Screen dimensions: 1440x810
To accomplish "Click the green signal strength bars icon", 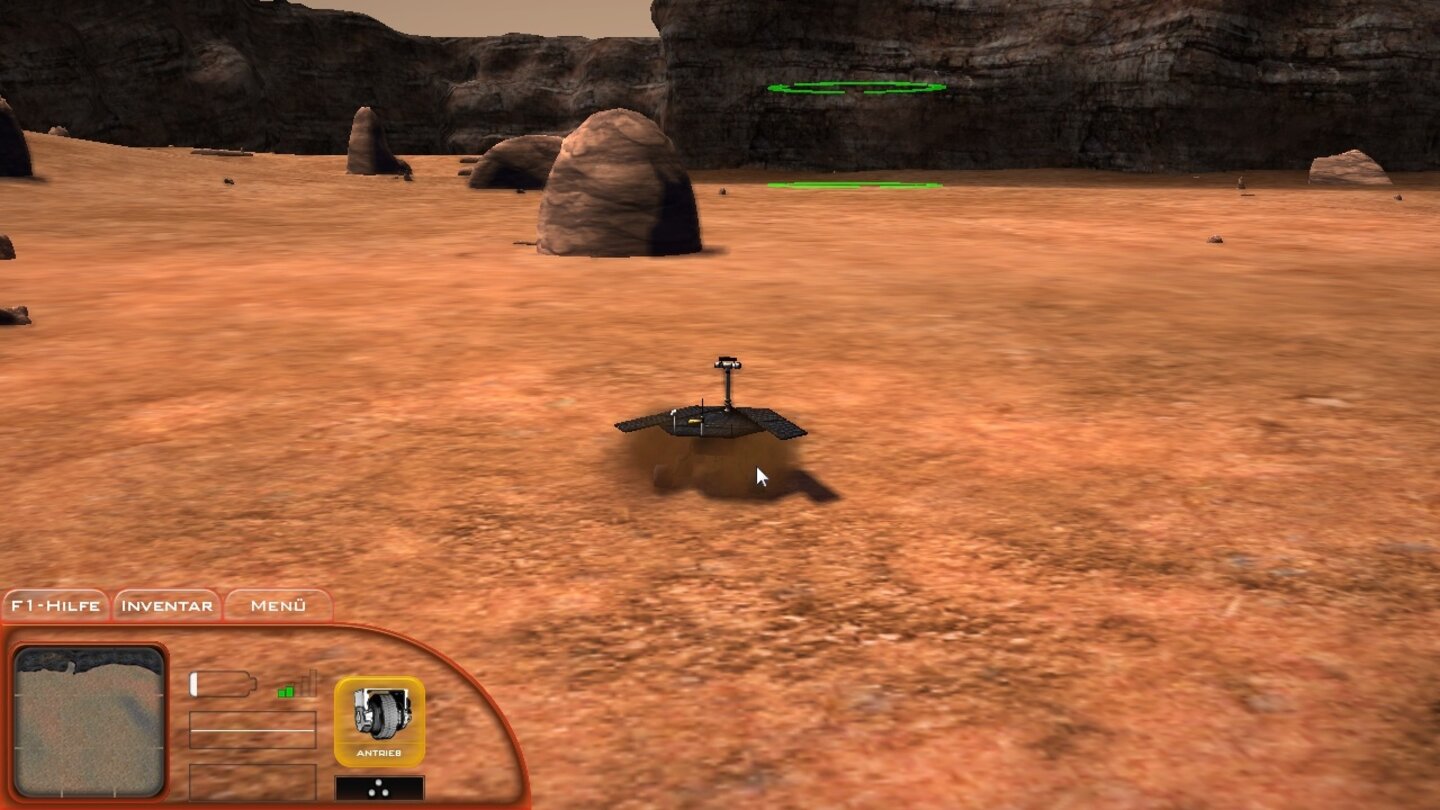I will (289, 690).
